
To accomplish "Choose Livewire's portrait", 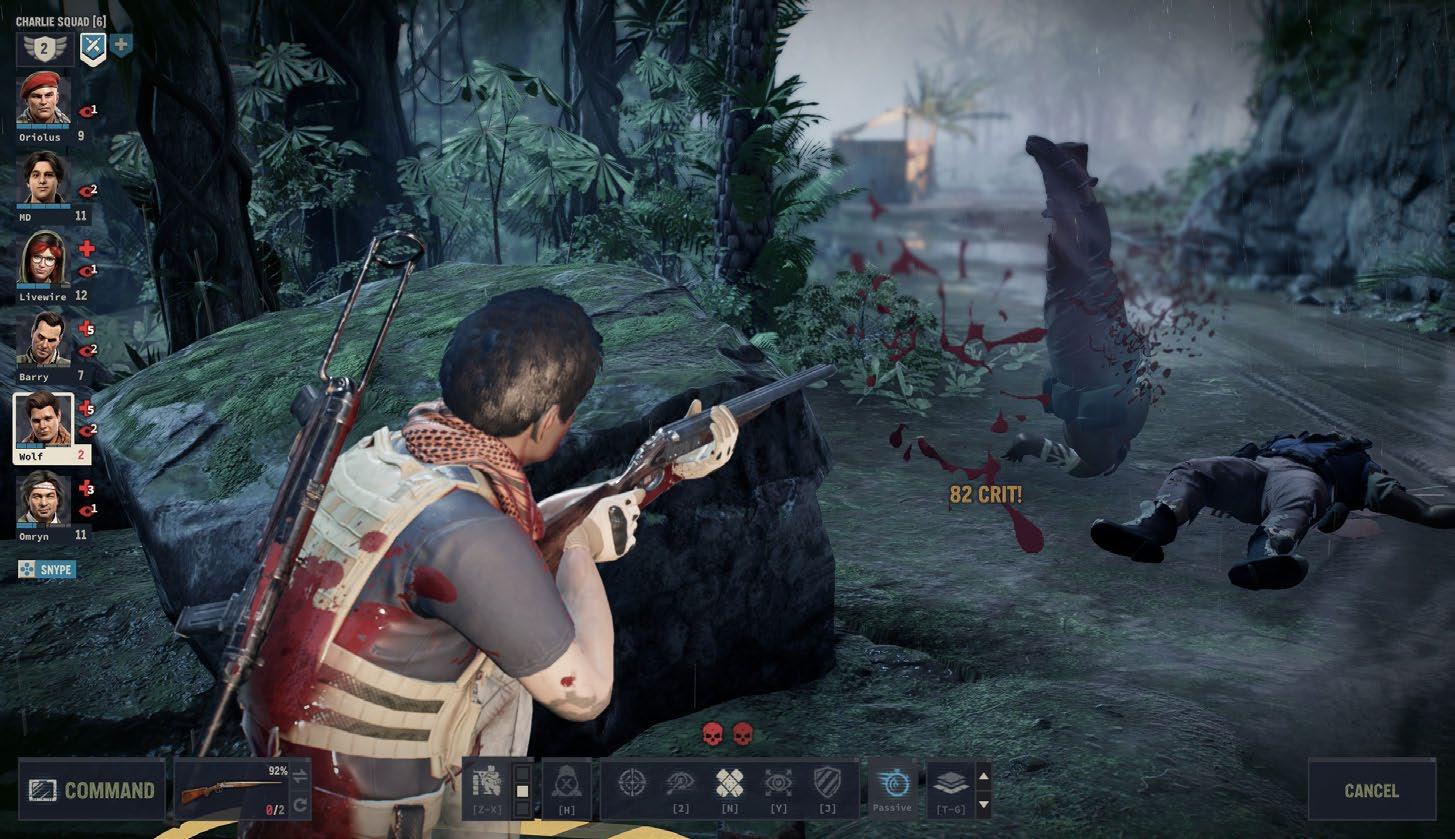I will click(43, 259).
